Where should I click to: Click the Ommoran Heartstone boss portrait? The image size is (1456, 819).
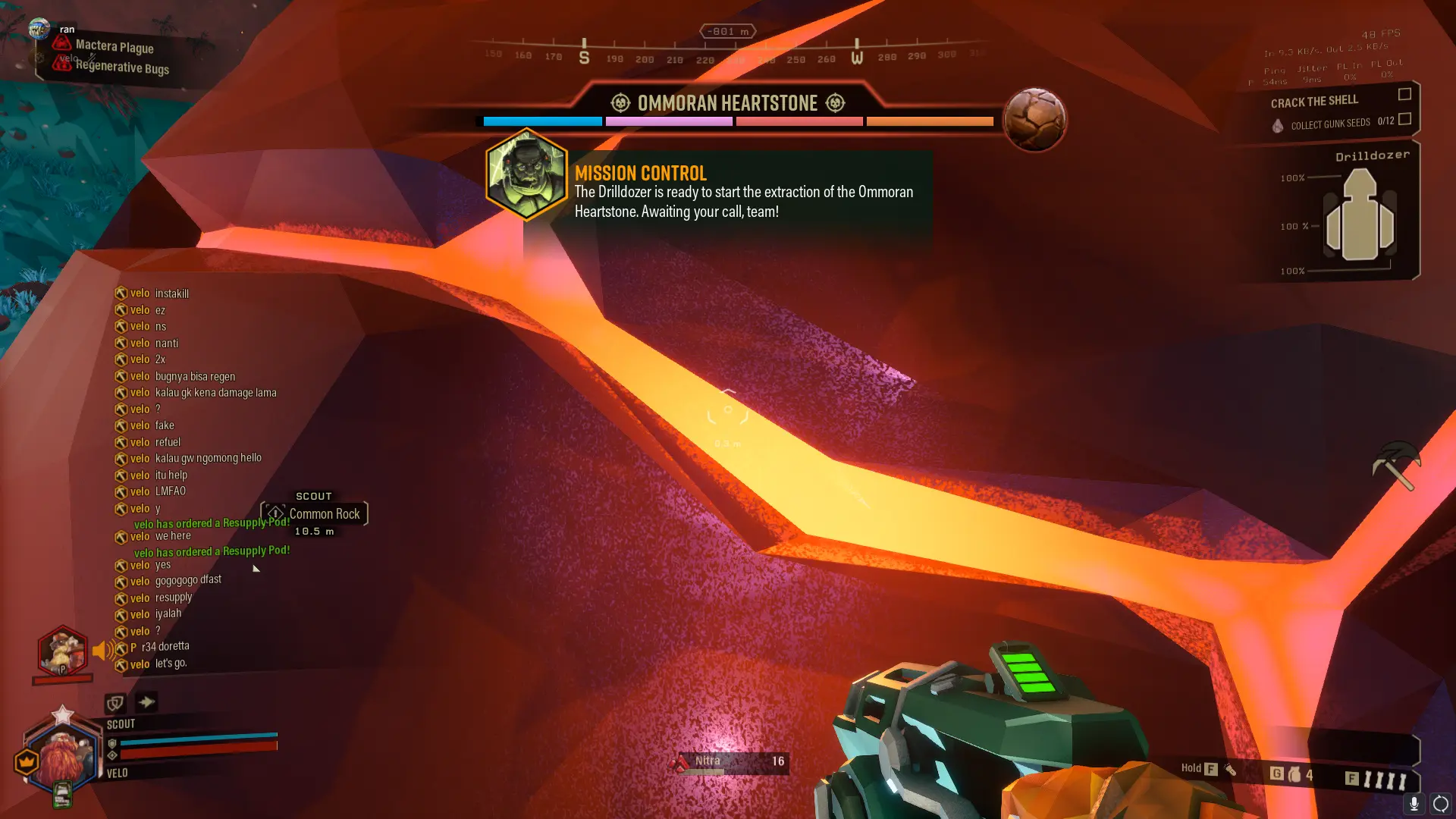coord(1034,119)
